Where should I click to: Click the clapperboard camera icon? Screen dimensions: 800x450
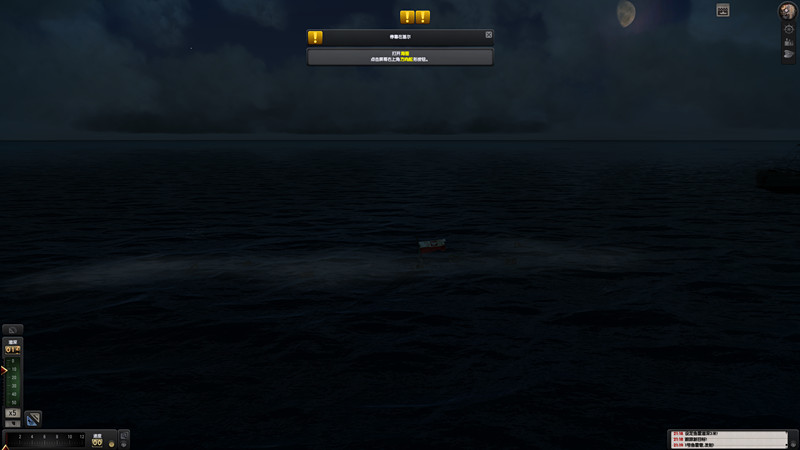pyautogui.click(x=723, y=10)
